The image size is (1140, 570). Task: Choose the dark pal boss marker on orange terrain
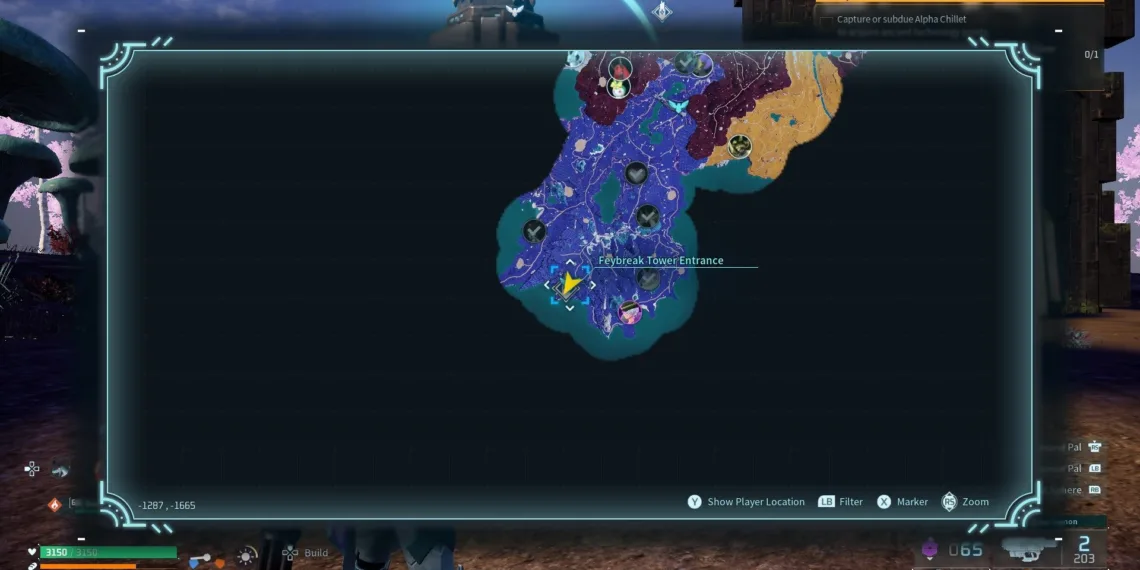(x=739, y=146)
